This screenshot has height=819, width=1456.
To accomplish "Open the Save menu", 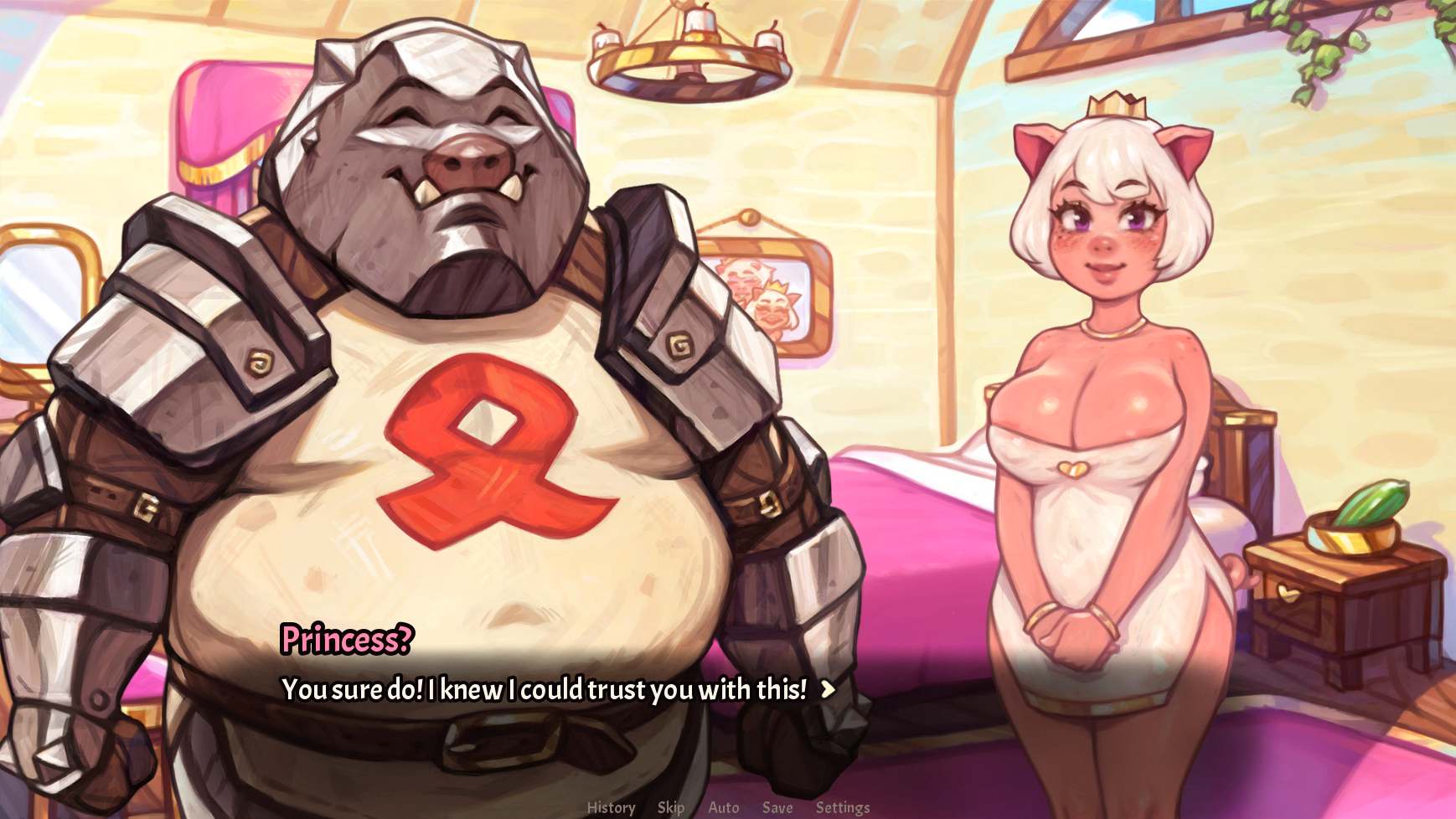I will point(777,807).
